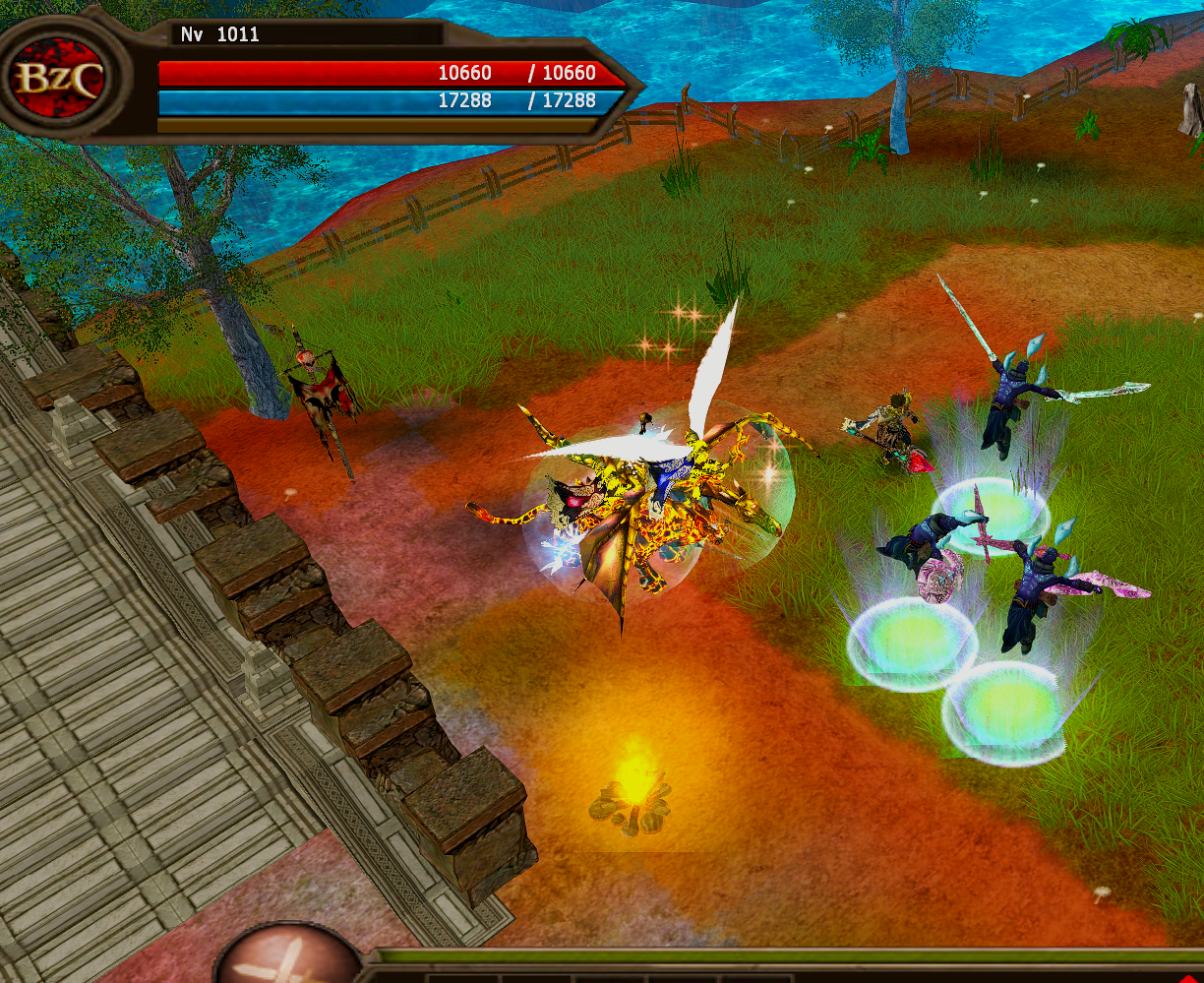This screenshot has width=1204, height=983.
Task: Activate the crossed swords attack orb
Action: (x=288, y=957)
